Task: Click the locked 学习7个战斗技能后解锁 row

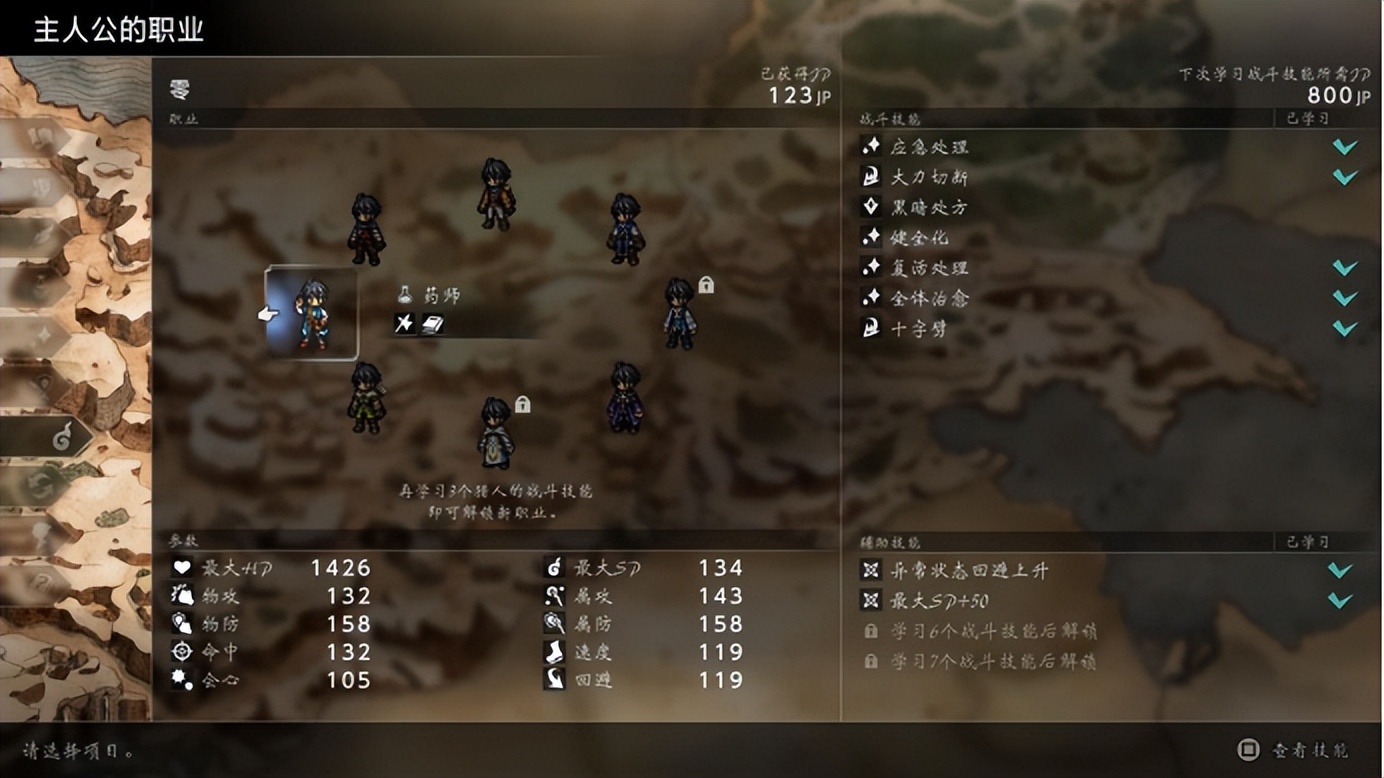Action: click(x=993, y=662)
